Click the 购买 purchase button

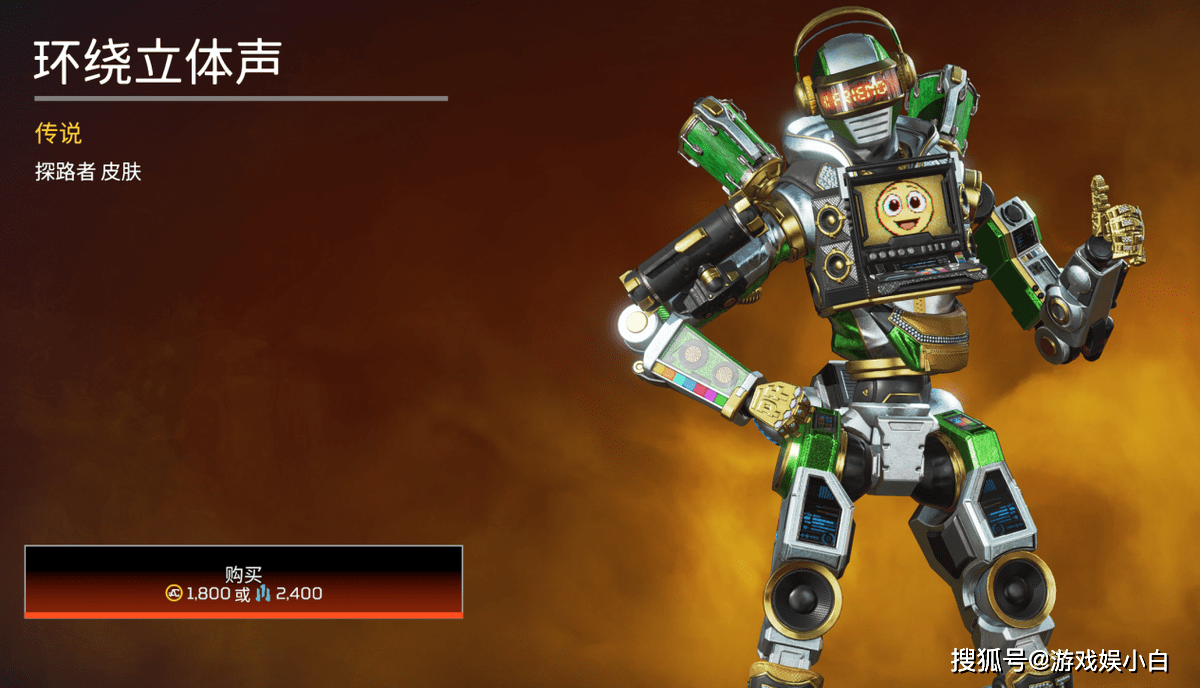[243, 582]
